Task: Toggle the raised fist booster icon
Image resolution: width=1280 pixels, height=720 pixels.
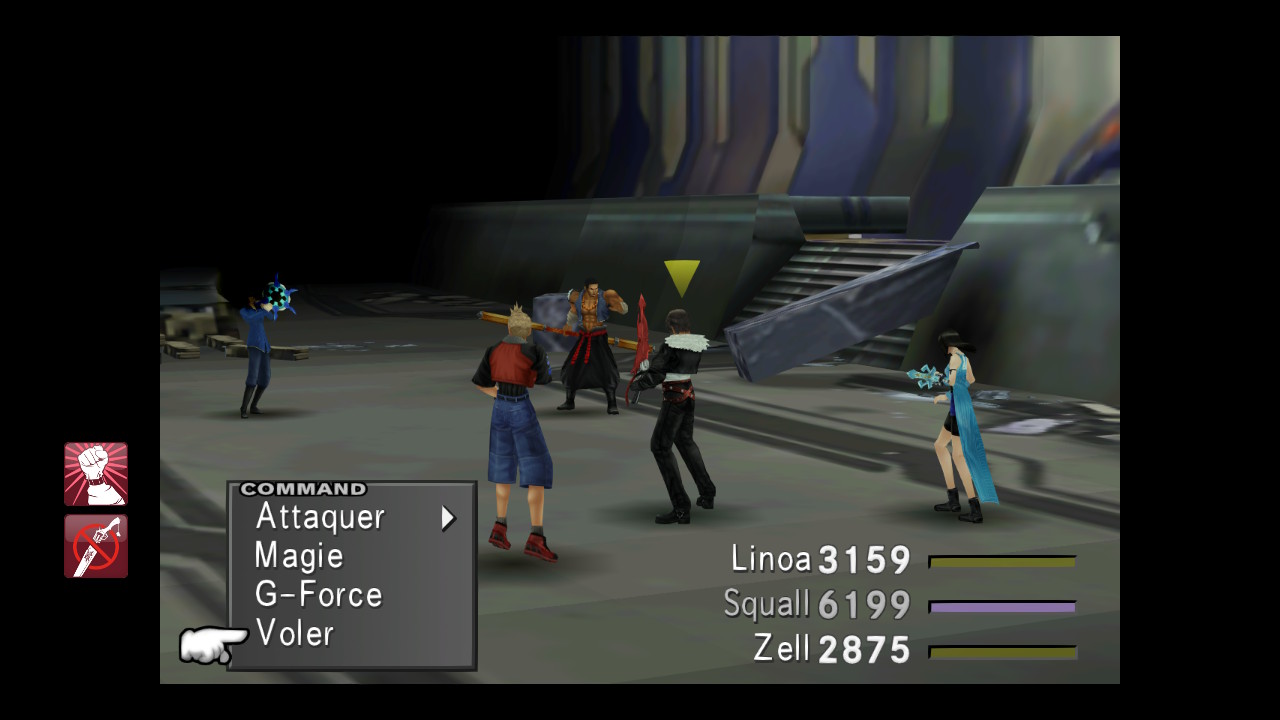Action: click(x=96, y=474)
